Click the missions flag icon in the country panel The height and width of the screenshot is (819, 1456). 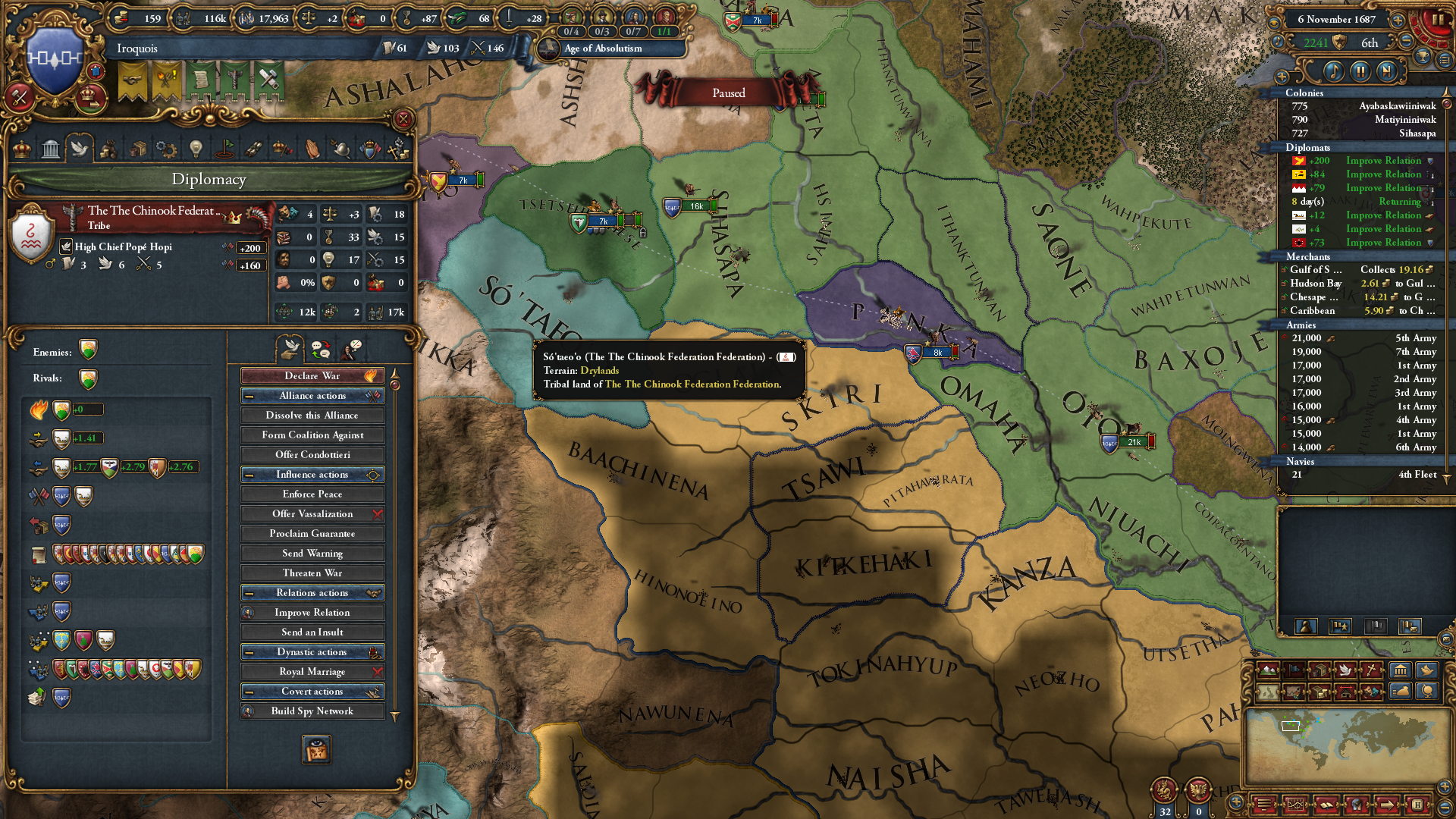(x=225, y=149)
